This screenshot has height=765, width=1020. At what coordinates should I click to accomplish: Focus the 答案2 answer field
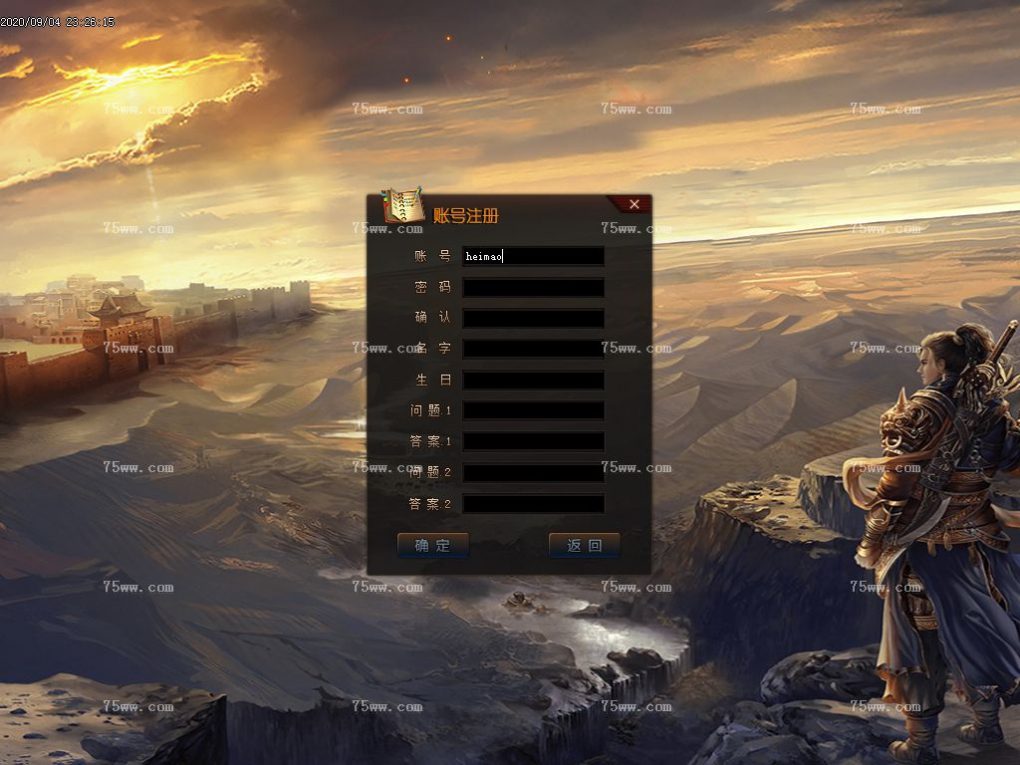(x=533, y=503)
